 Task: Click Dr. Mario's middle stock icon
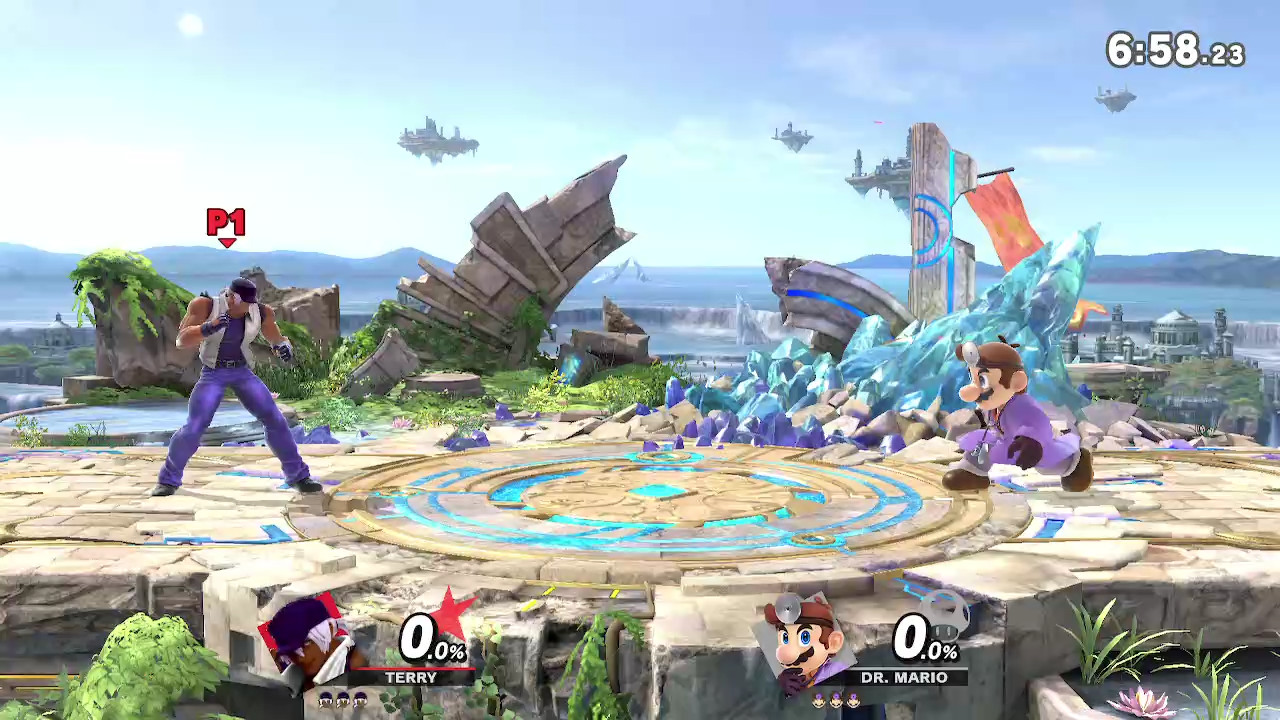(836, 699)
